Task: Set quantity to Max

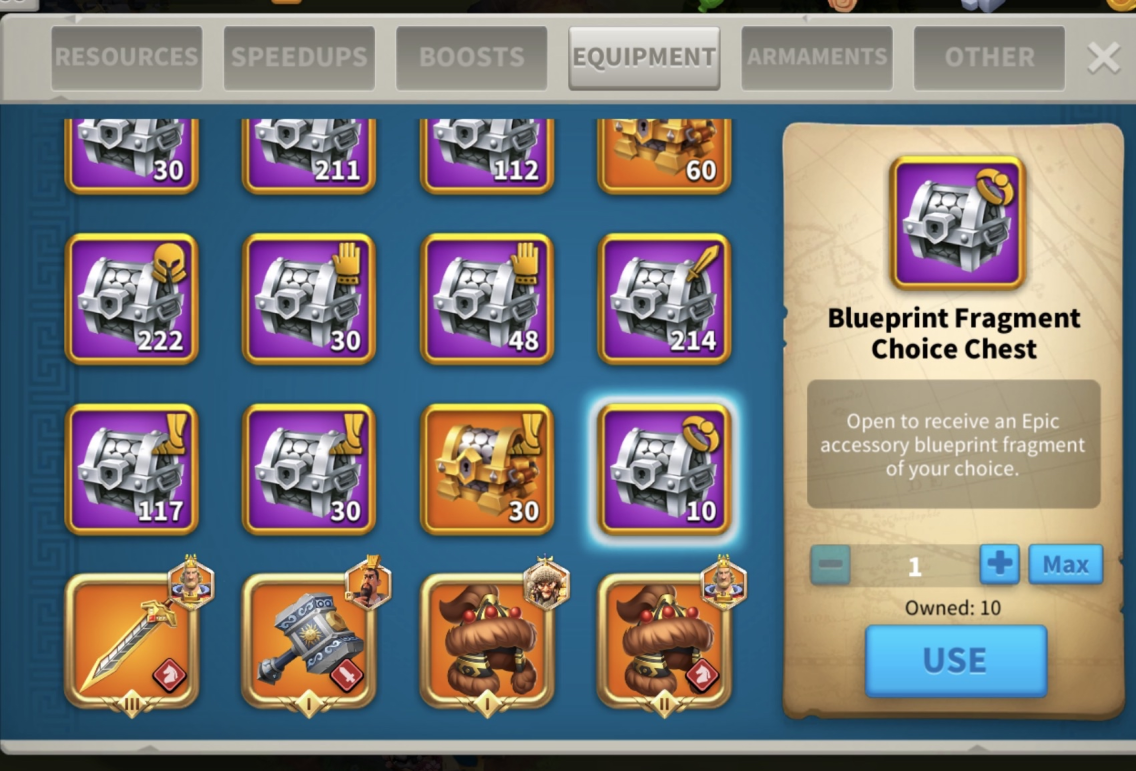Action: coord(1065,565)
